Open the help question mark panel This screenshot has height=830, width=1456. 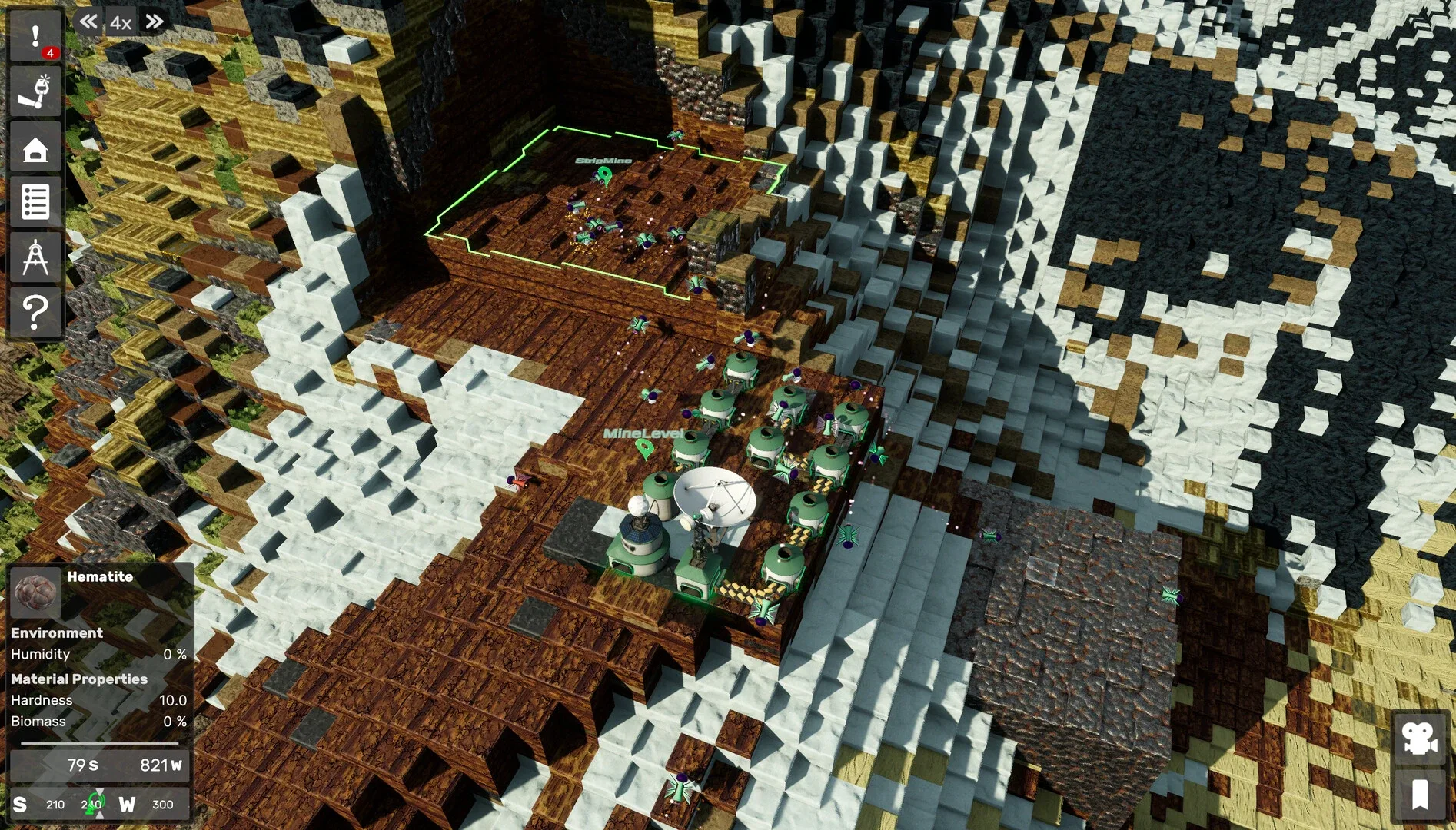tap(35, 310)
